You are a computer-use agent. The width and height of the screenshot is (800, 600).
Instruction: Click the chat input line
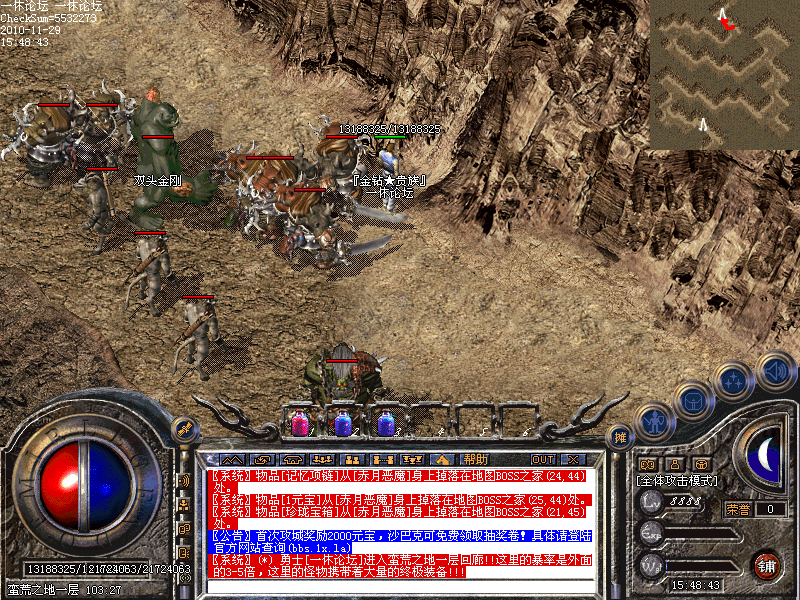coord(400,586)
